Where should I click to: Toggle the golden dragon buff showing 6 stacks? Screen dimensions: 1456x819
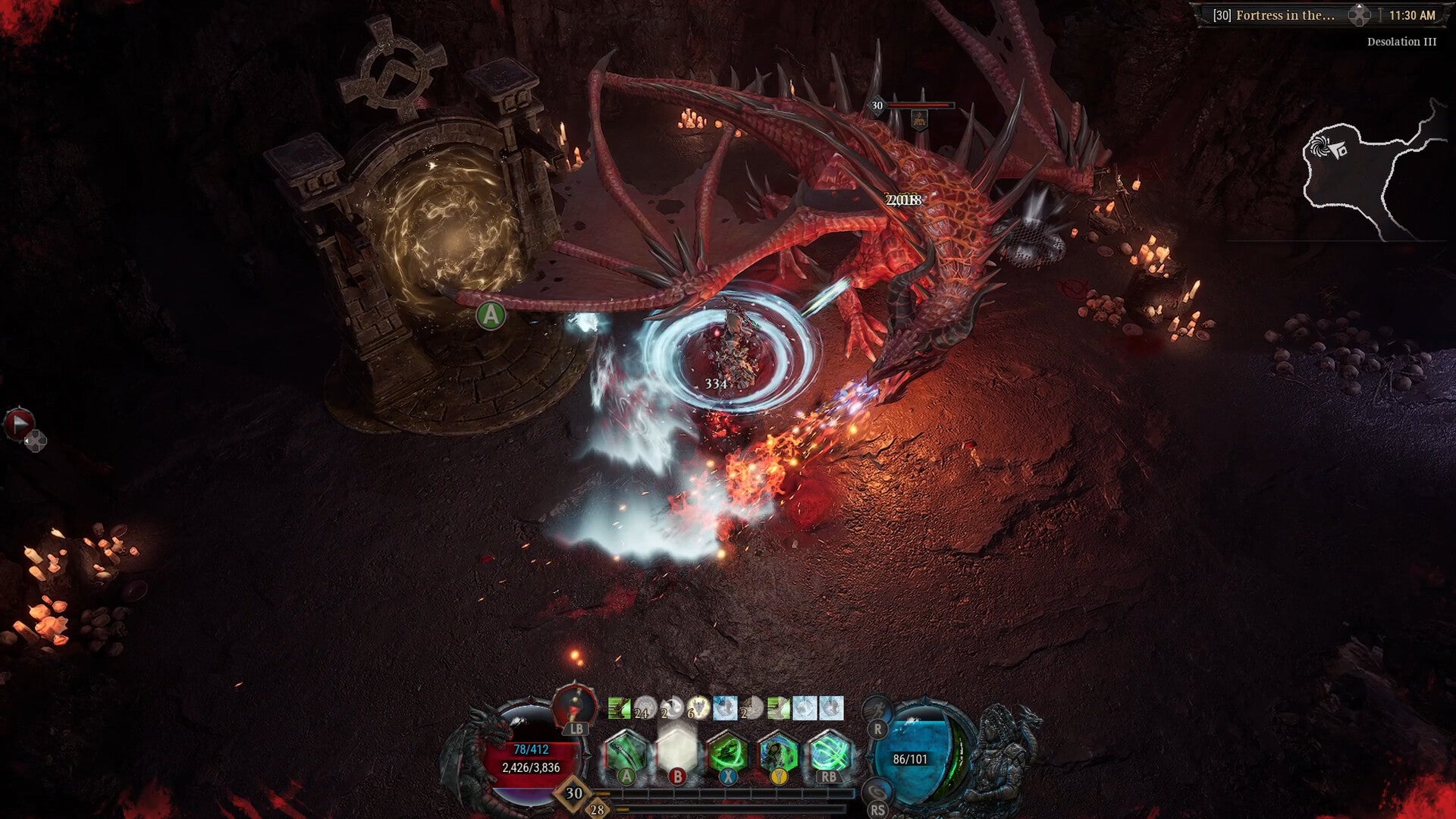pyautogui.click(x=698, y=708)
